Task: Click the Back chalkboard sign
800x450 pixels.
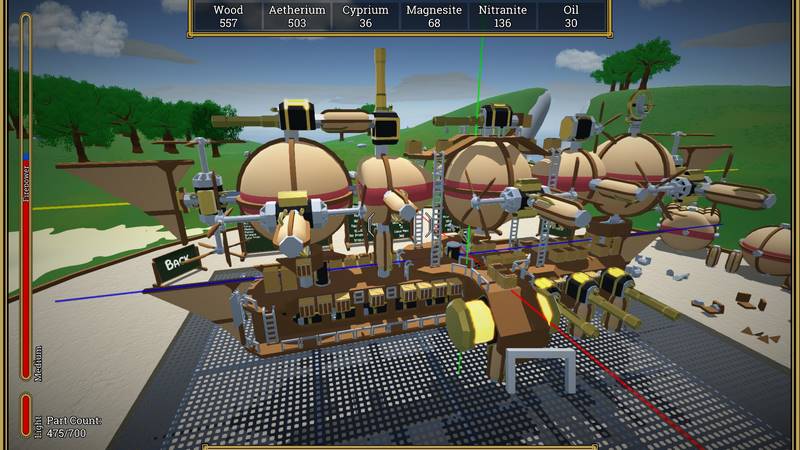Action: (178, 265)
